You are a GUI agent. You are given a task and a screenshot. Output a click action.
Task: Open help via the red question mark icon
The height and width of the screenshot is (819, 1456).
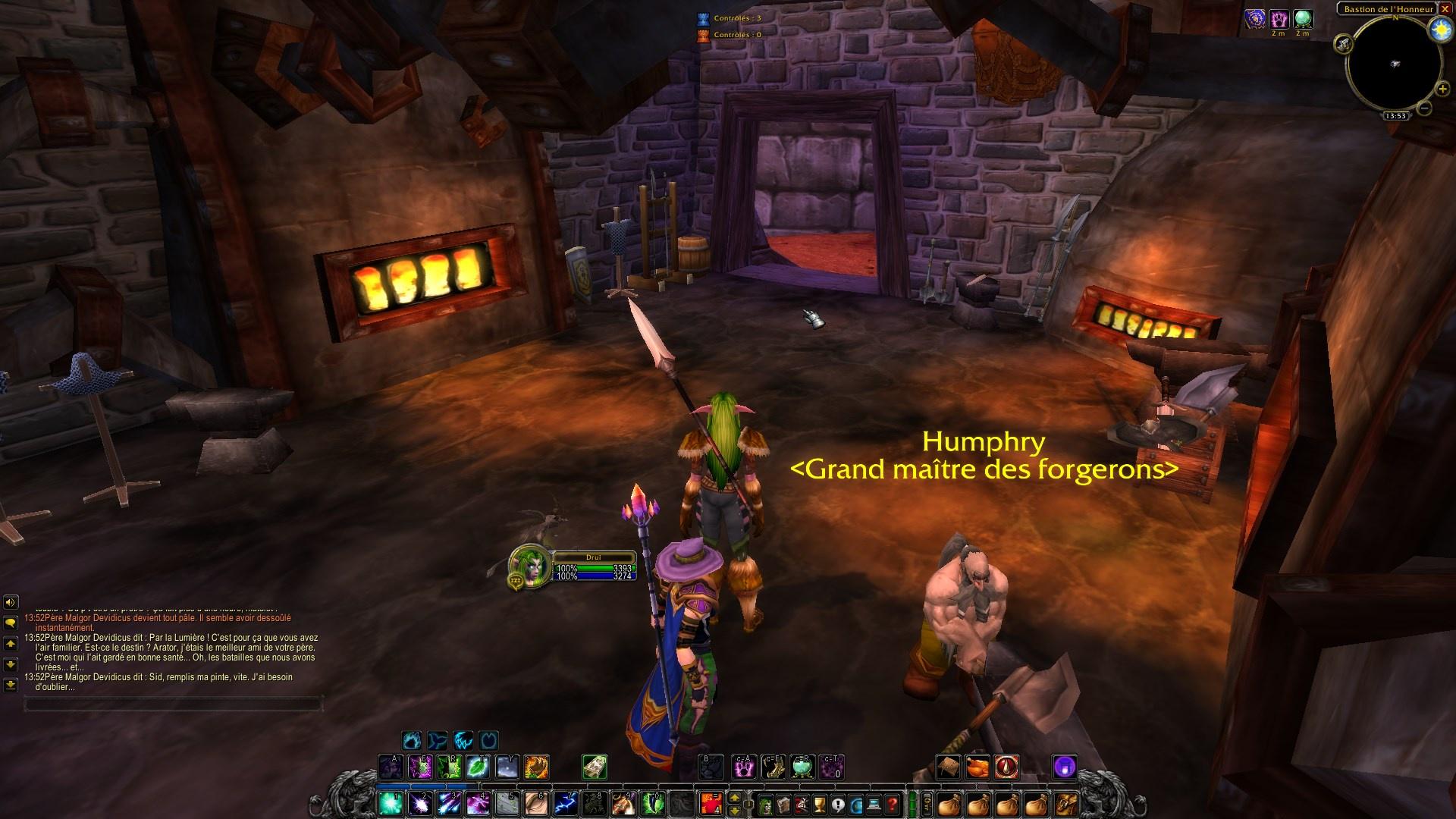click(892, 806)
